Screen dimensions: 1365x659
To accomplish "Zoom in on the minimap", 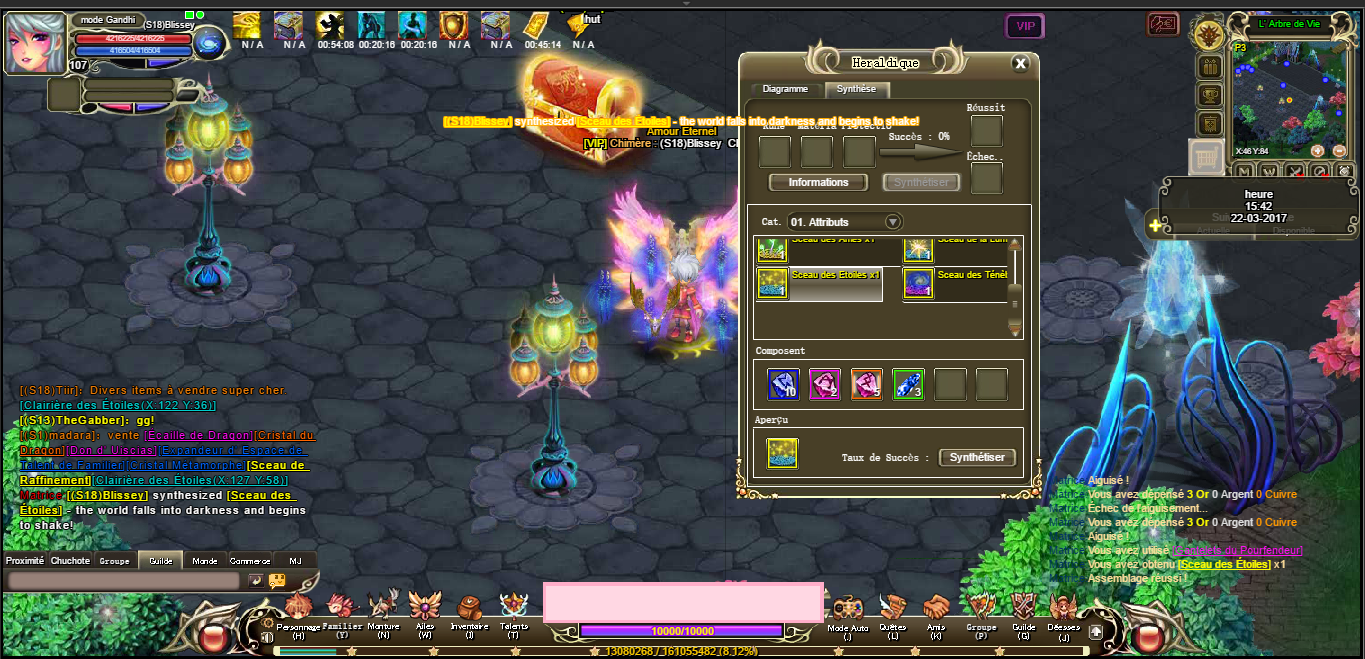I will (x=1316, y=151).
